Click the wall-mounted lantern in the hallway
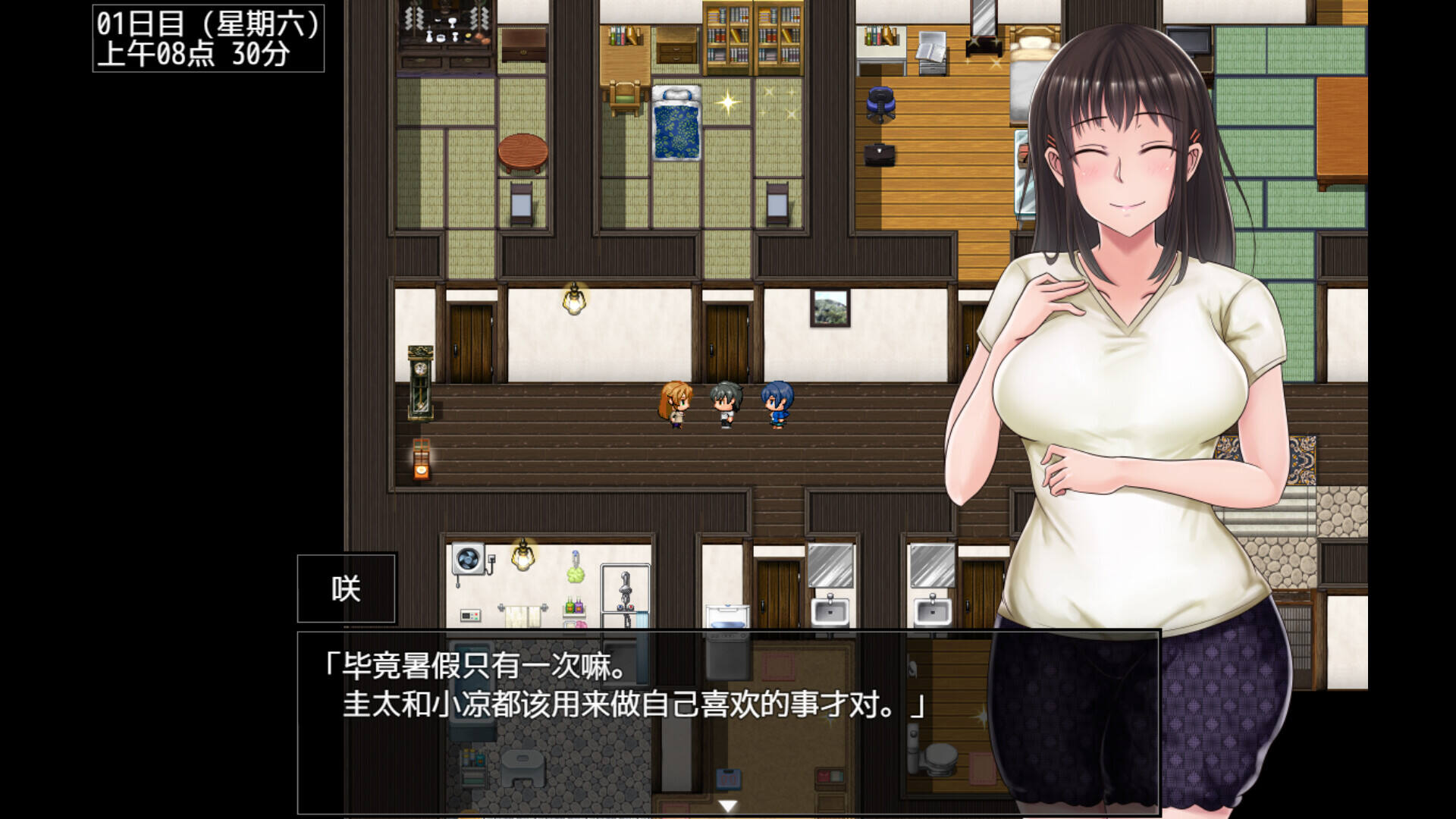1456x819 pixels. coord(574,302)
